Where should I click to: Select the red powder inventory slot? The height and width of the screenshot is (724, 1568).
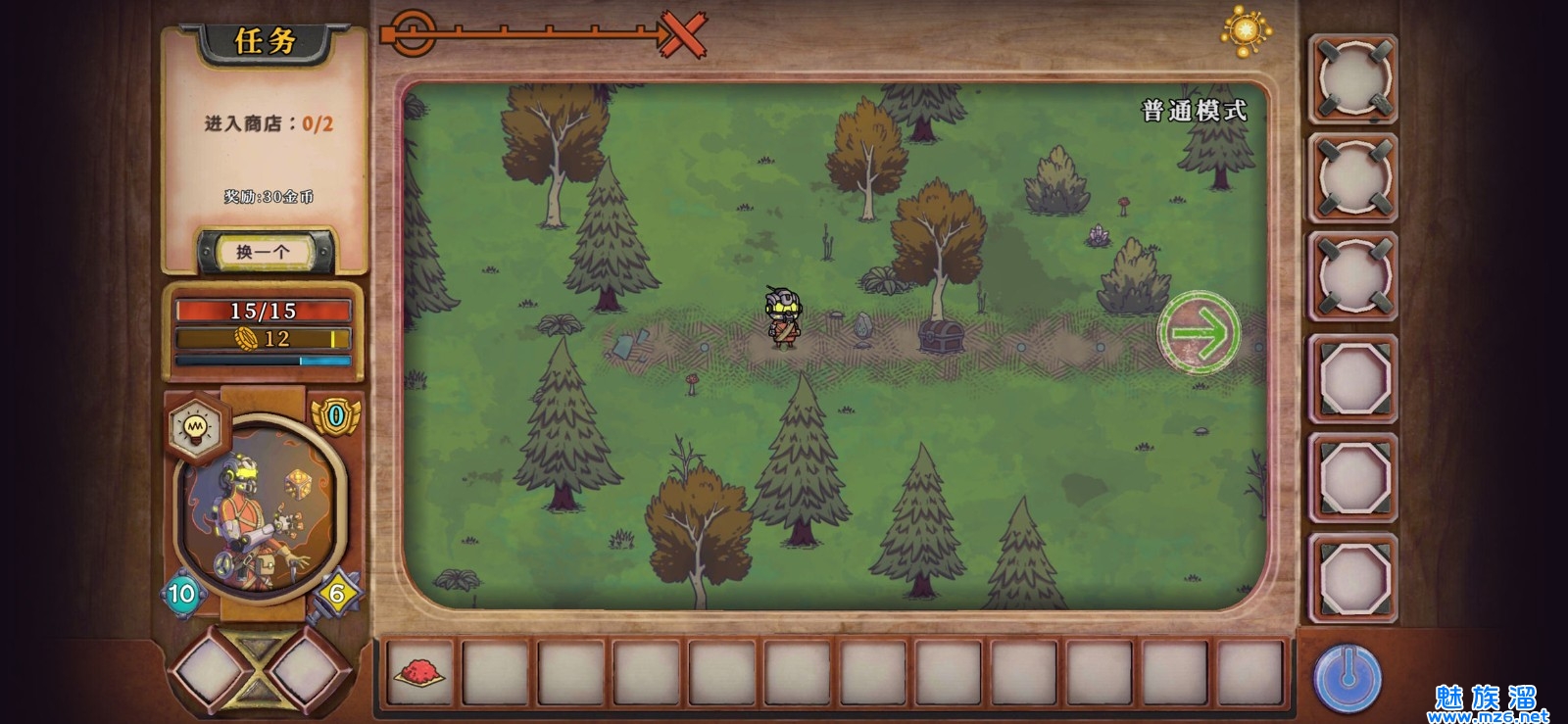[x=420, y=673]
